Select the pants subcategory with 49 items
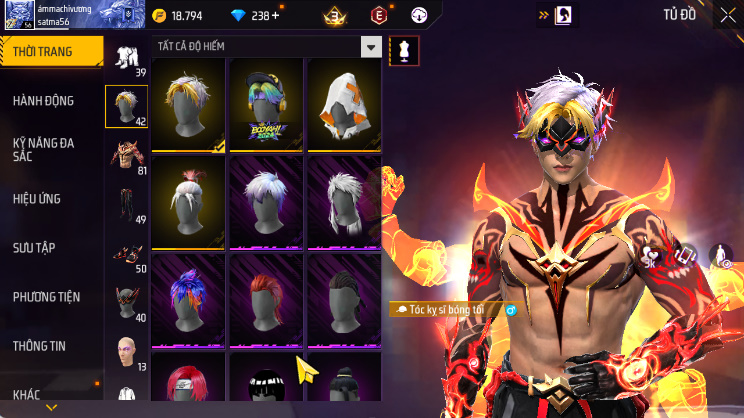This screenshot has height=418, width=744. (127, 204)
